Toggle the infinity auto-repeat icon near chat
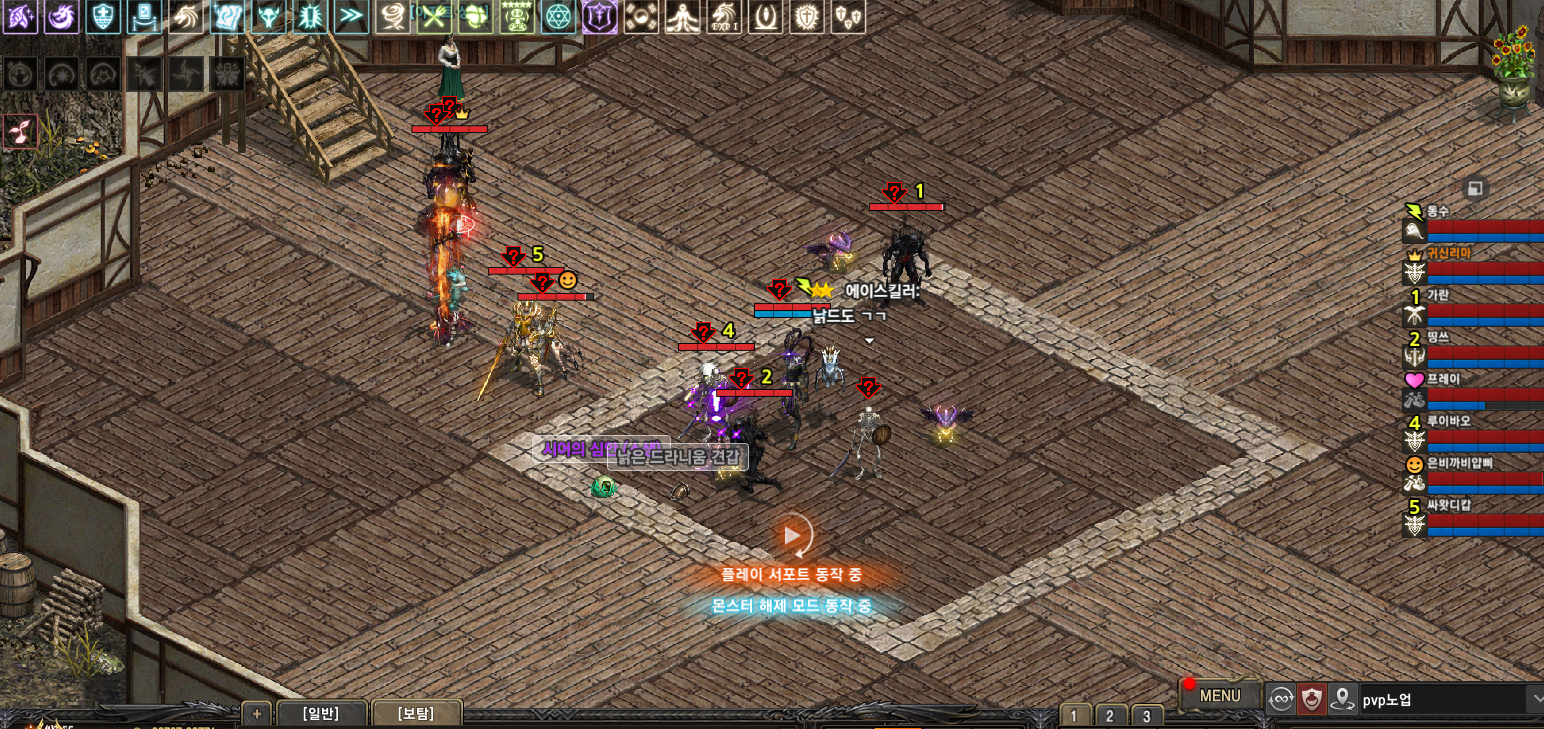The image size is (1544, 729). click(1281, 698)
